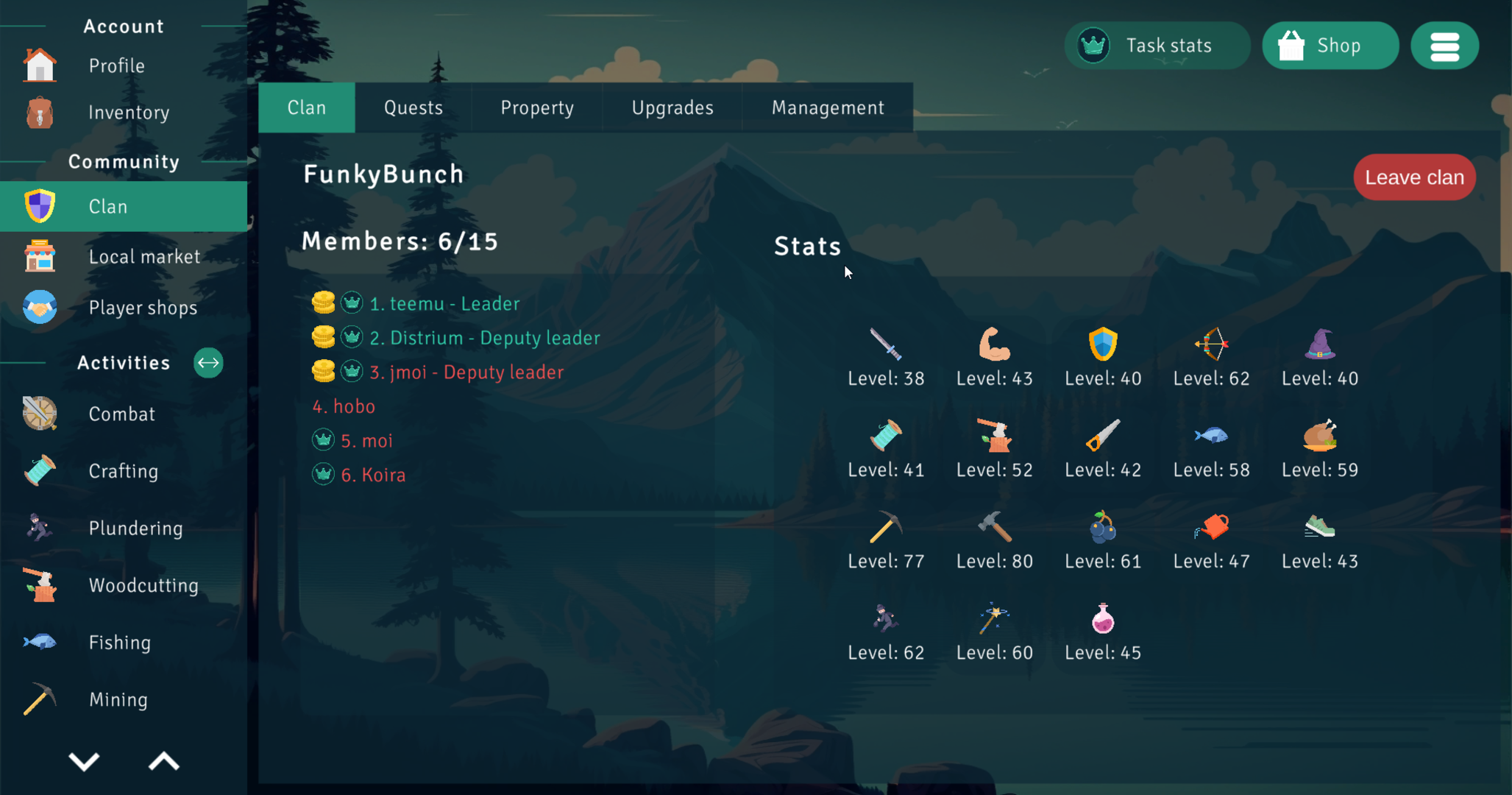Open the Management tab
Image resolution: width=1512 pixels, height=795 pixels.
tap(827, 107)
